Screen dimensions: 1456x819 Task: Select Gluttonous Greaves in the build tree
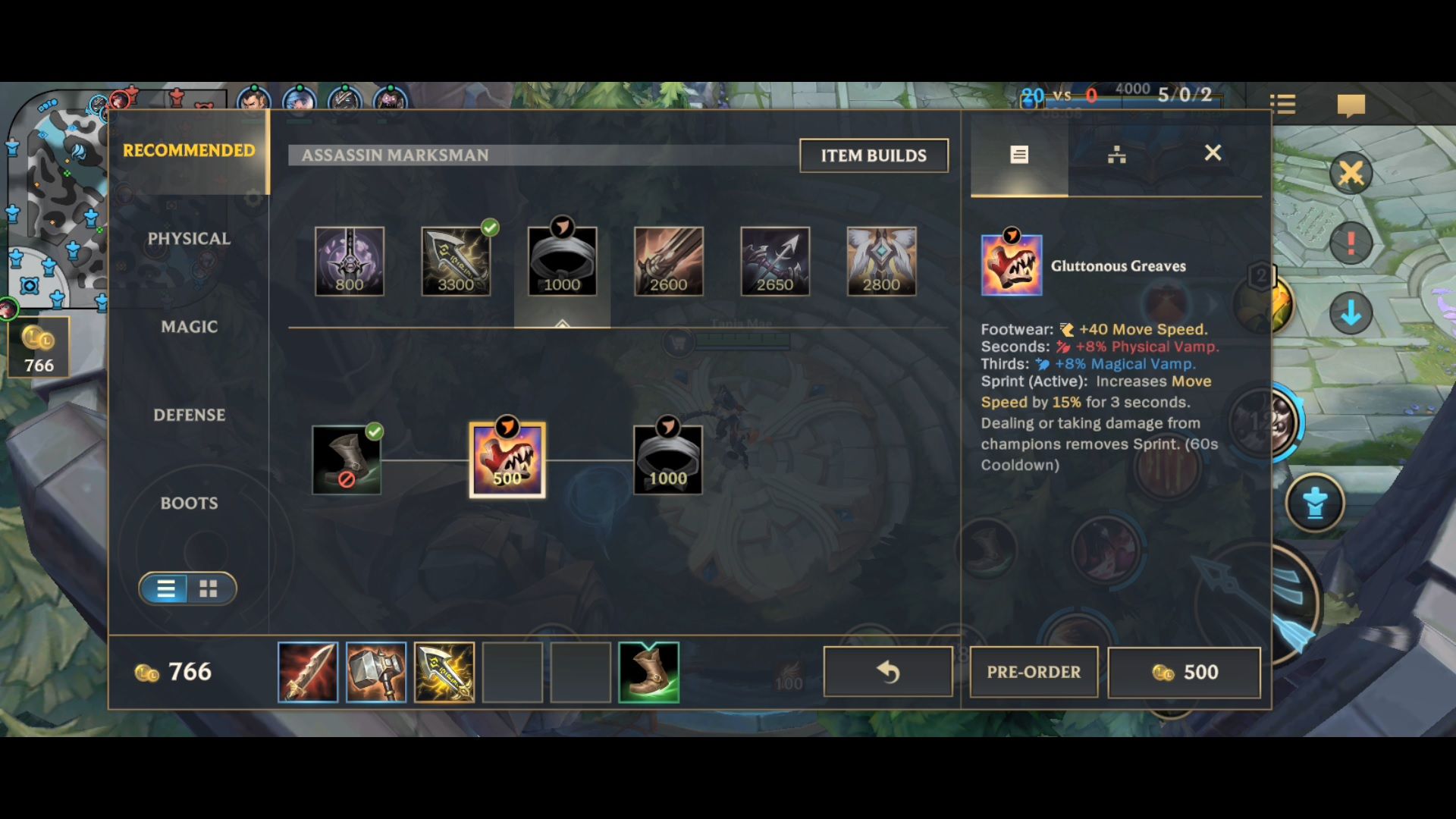click(x=507, y=458)
